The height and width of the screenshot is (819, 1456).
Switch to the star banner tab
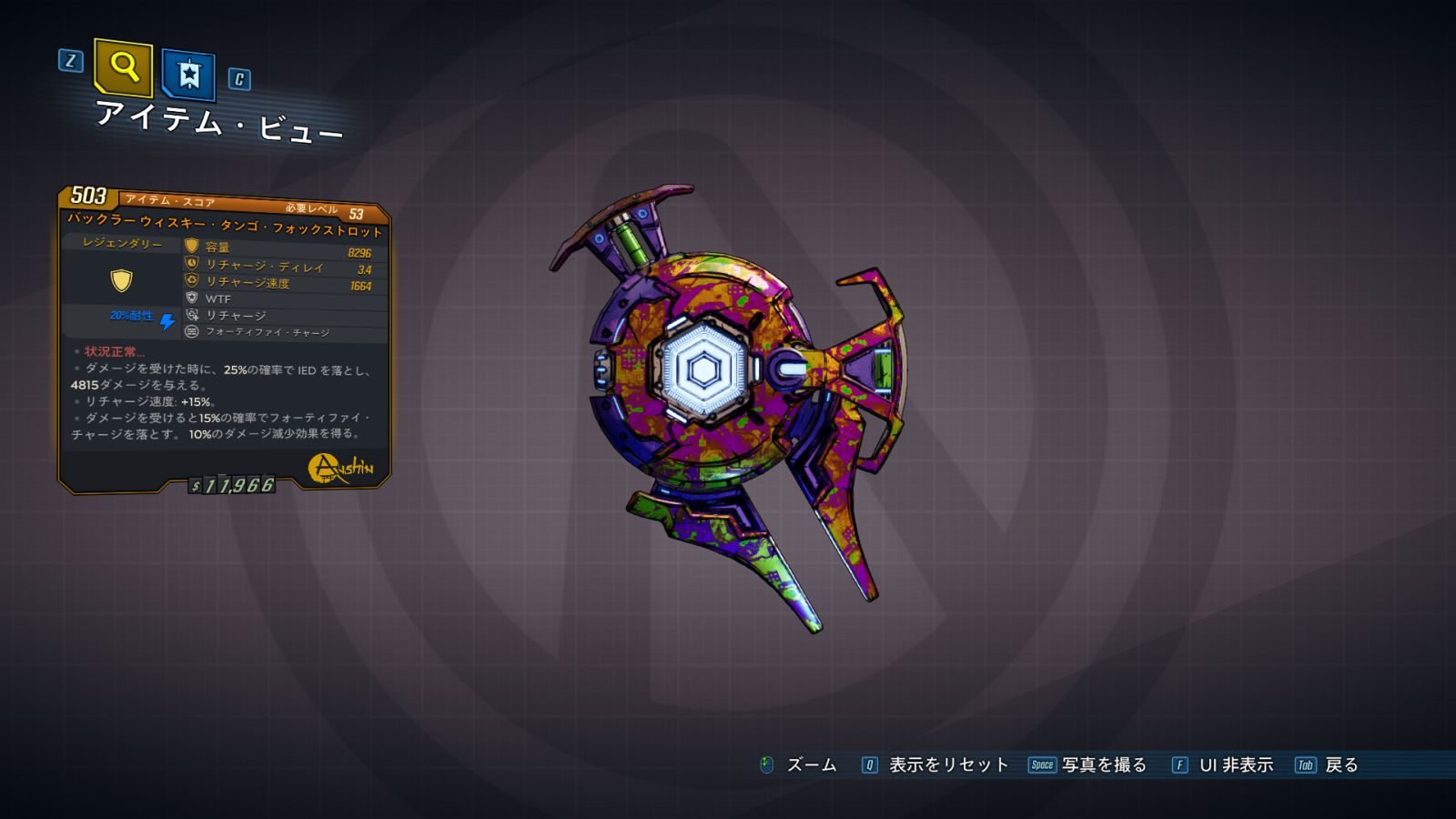pyautogui.click(x=188, y=74)
